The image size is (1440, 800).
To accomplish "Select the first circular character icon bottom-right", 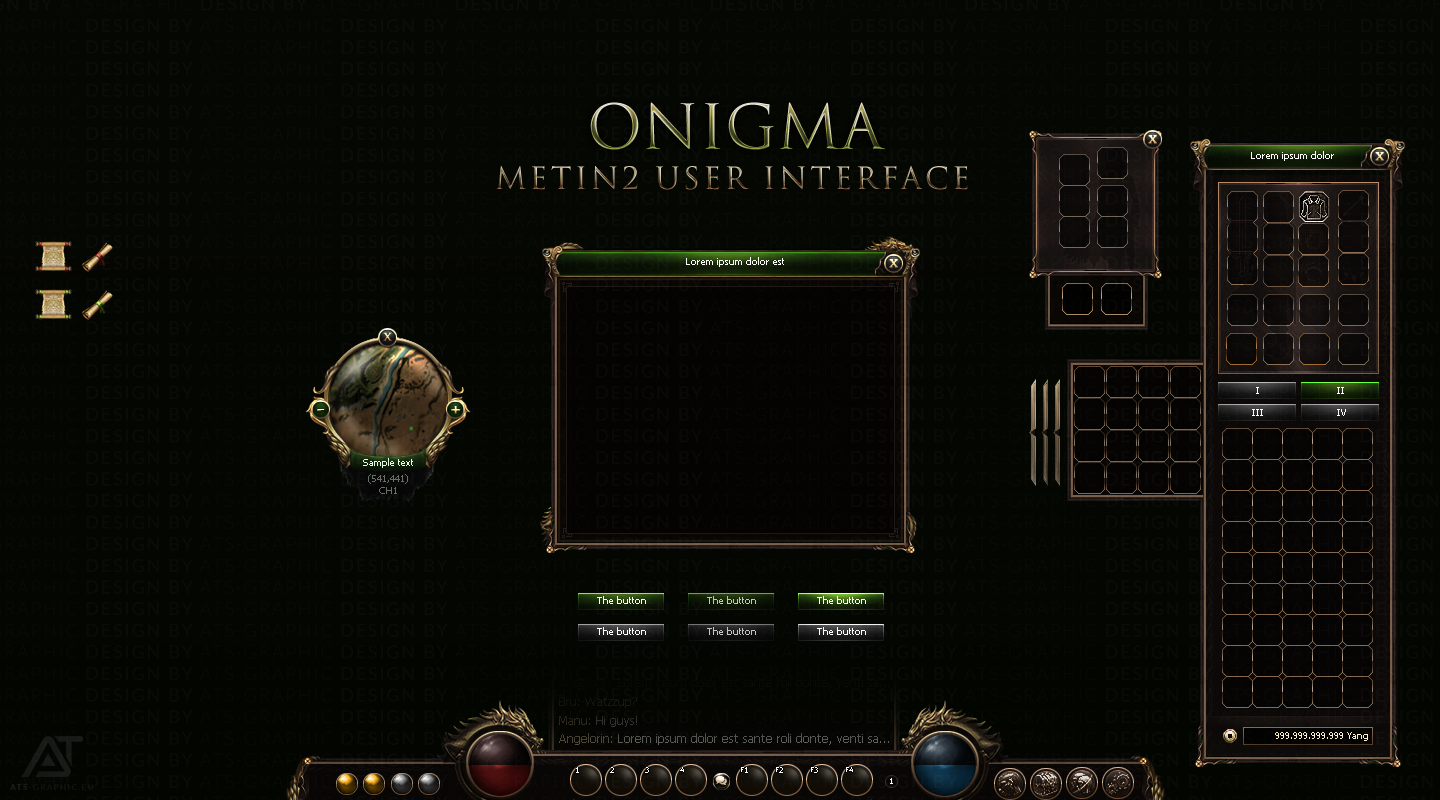I will 1010,781.
